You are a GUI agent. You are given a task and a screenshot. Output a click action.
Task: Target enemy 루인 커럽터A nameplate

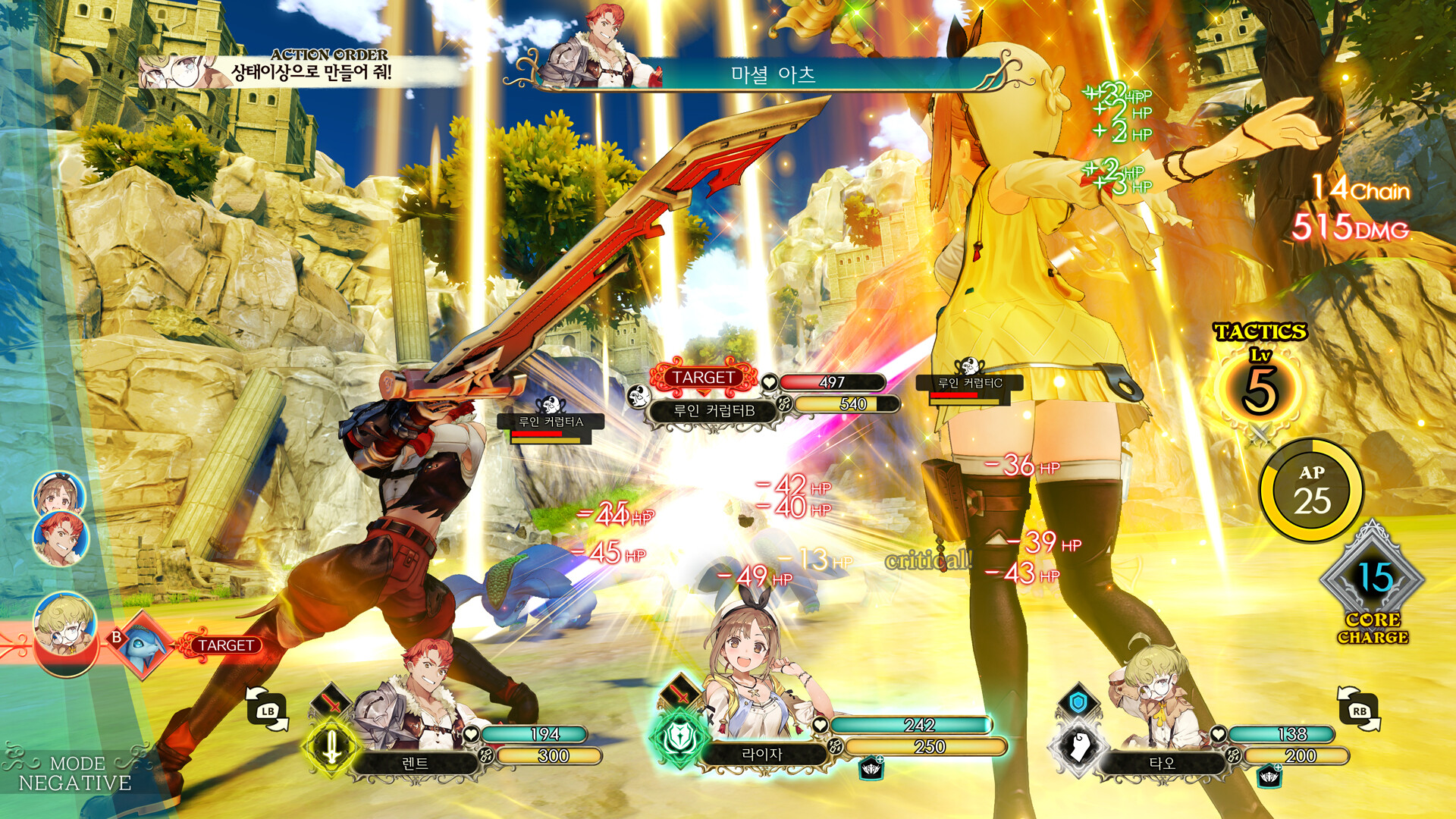click(551, 422)
